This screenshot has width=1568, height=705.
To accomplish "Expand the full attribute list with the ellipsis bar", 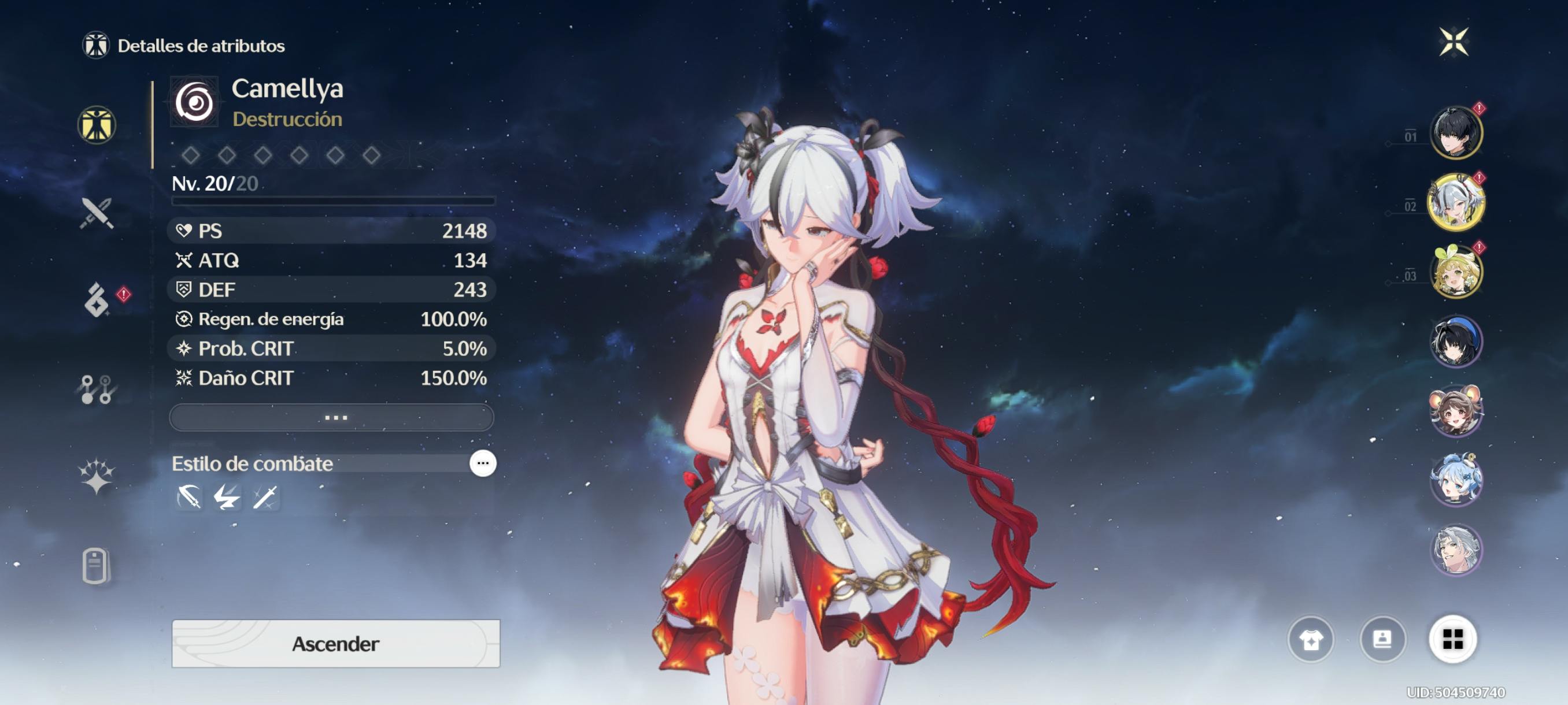I will pos(332,417).
